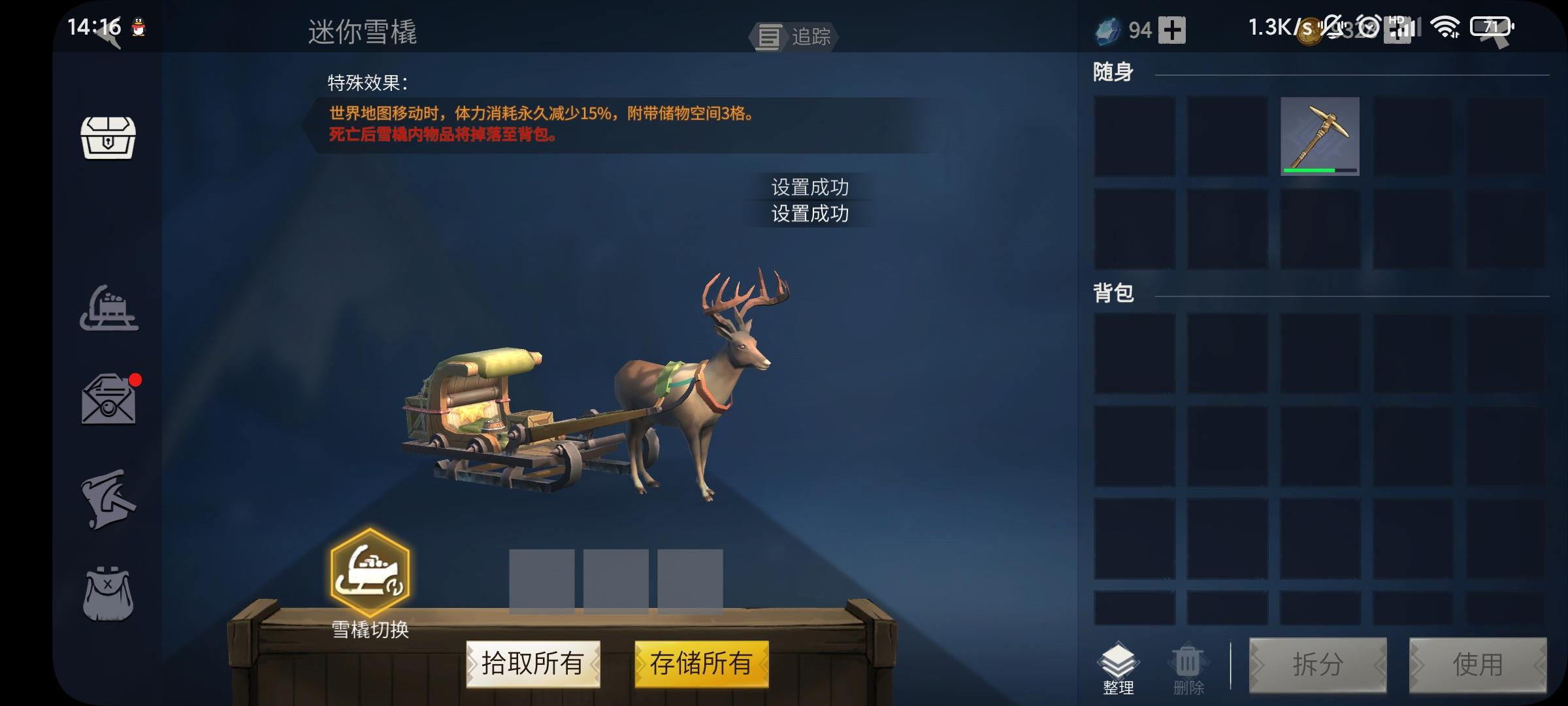The image size is (1568, 706).
Task: Tap the 整理 sort icon at bottom right
Action: (1119, 664)
